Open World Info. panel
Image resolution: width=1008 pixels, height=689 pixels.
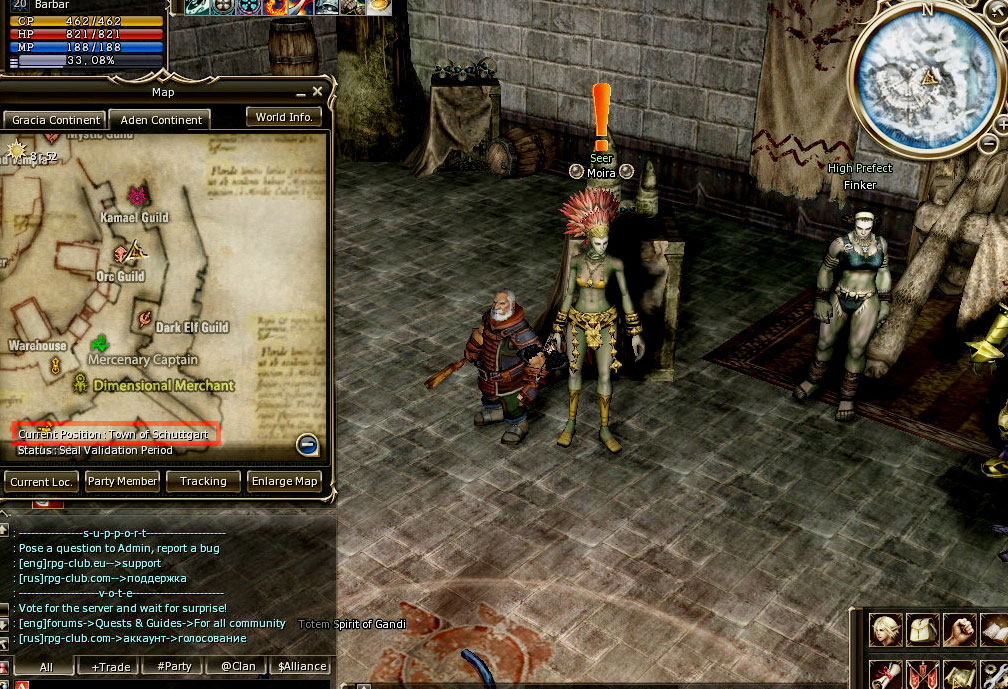pos(284,117)
